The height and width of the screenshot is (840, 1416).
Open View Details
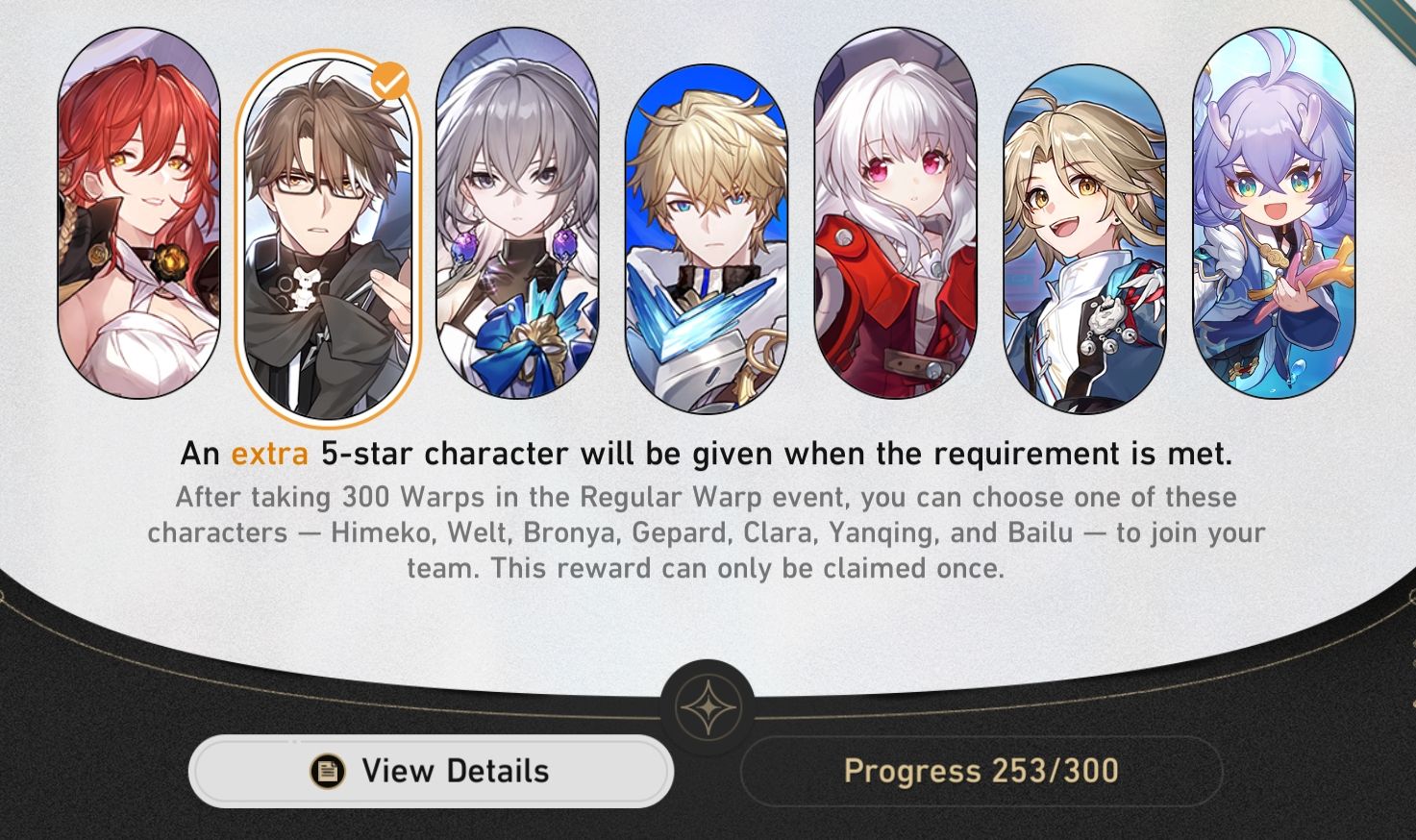click(430, 770)
